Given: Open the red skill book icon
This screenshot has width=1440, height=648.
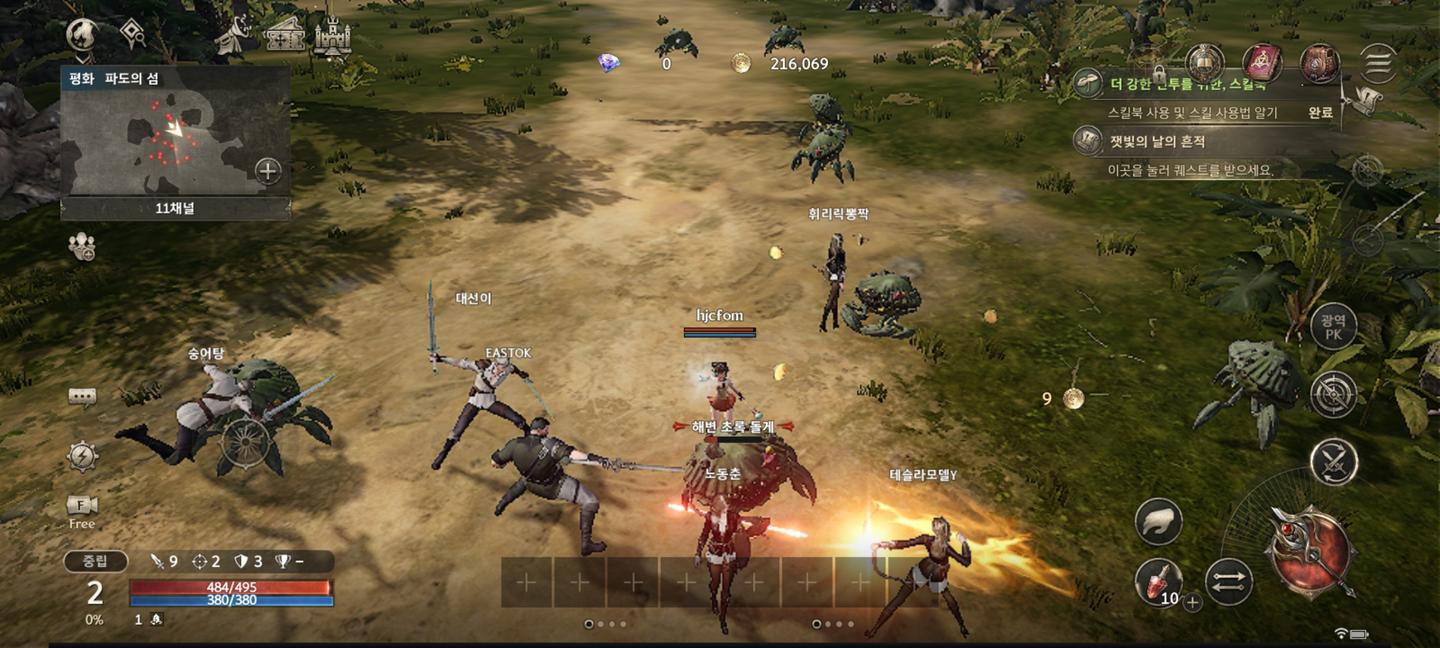Looking at the screenshot, I should point(1262,63).
